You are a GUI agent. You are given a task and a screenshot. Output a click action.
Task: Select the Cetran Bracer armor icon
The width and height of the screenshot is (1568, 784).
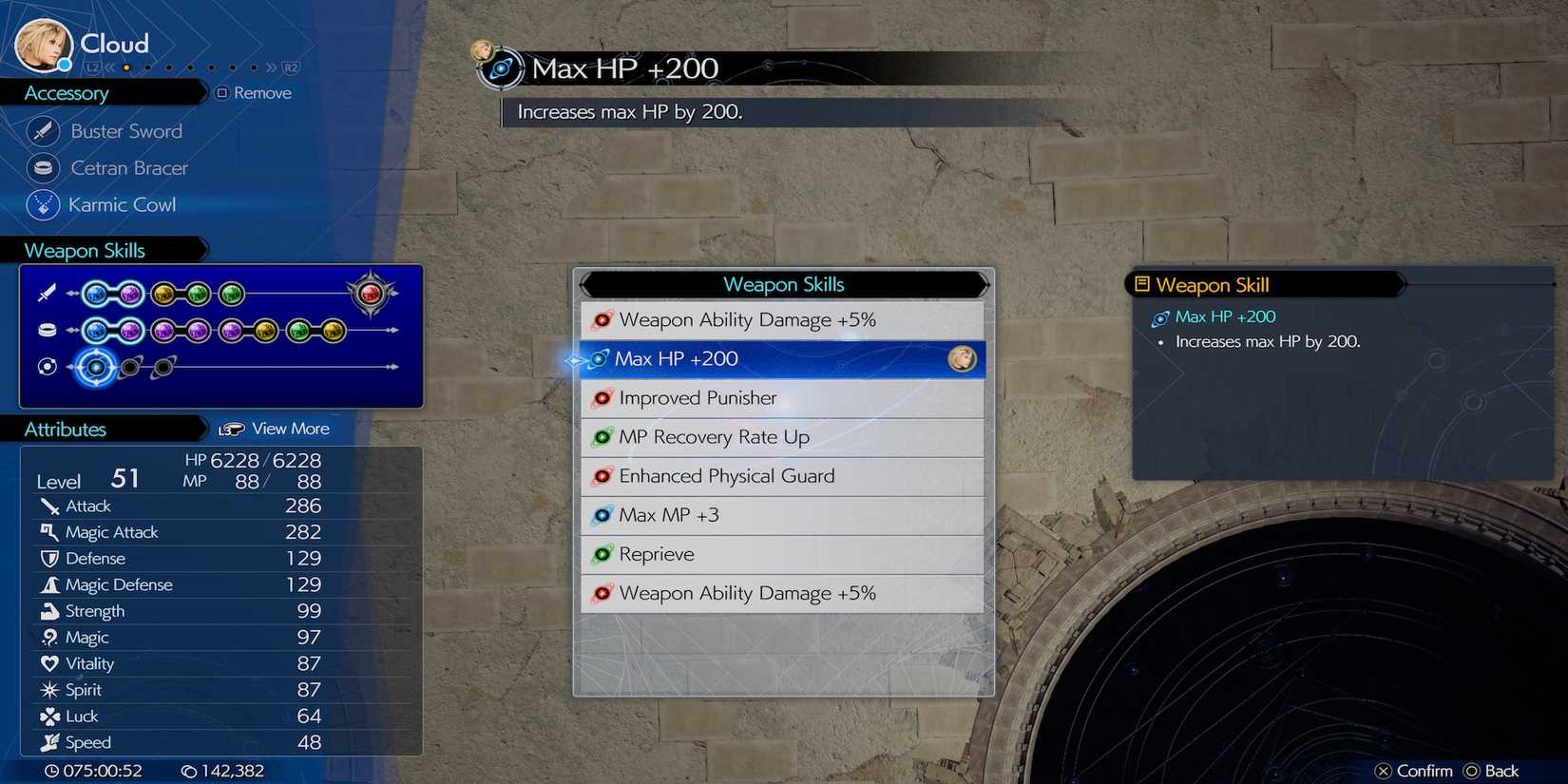pyautogui.click(x=42, y=167)
